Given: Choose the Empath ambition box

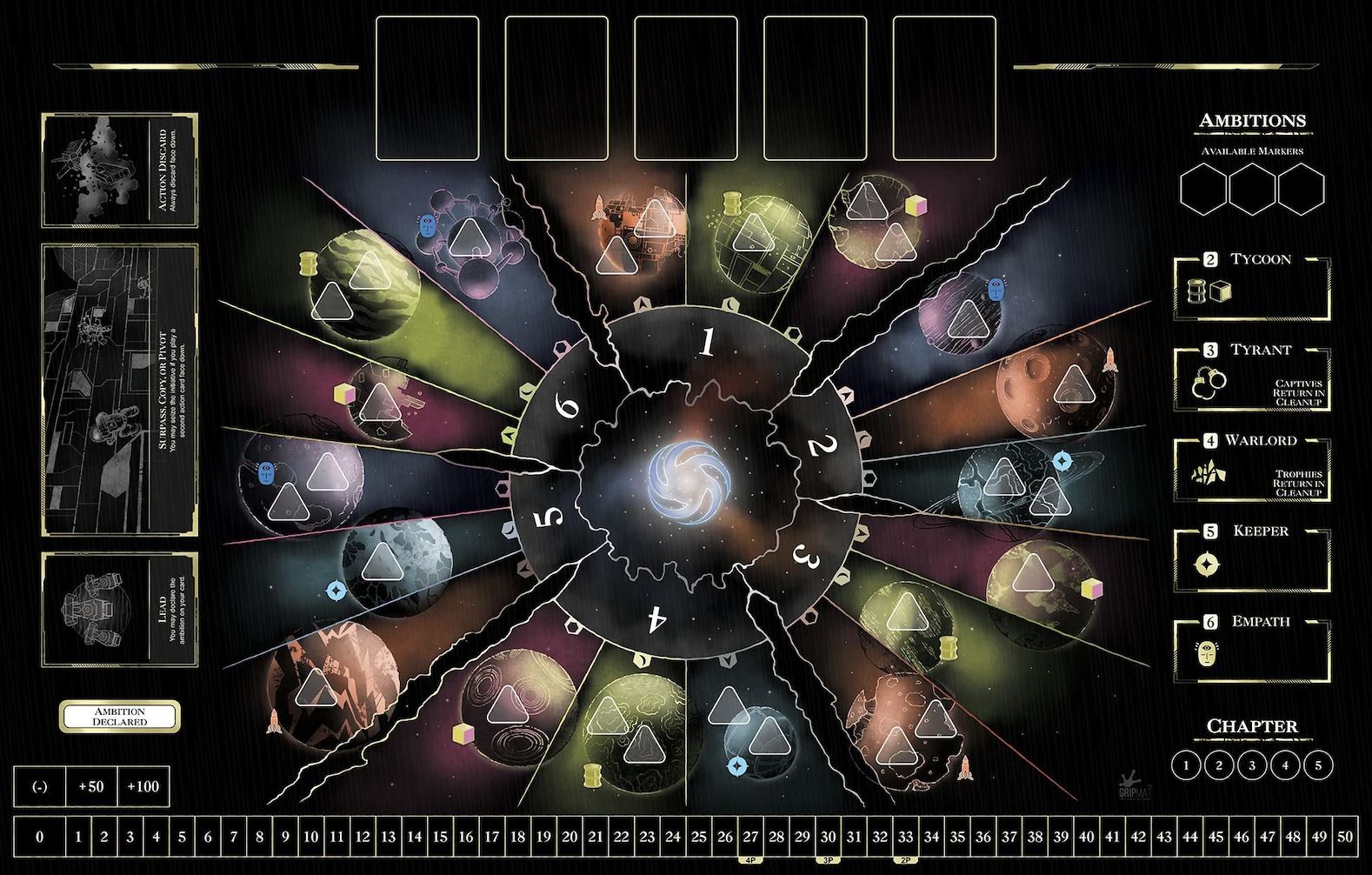Looking at the screenshot, I should pyautogui.click(x=1252, y=650).
